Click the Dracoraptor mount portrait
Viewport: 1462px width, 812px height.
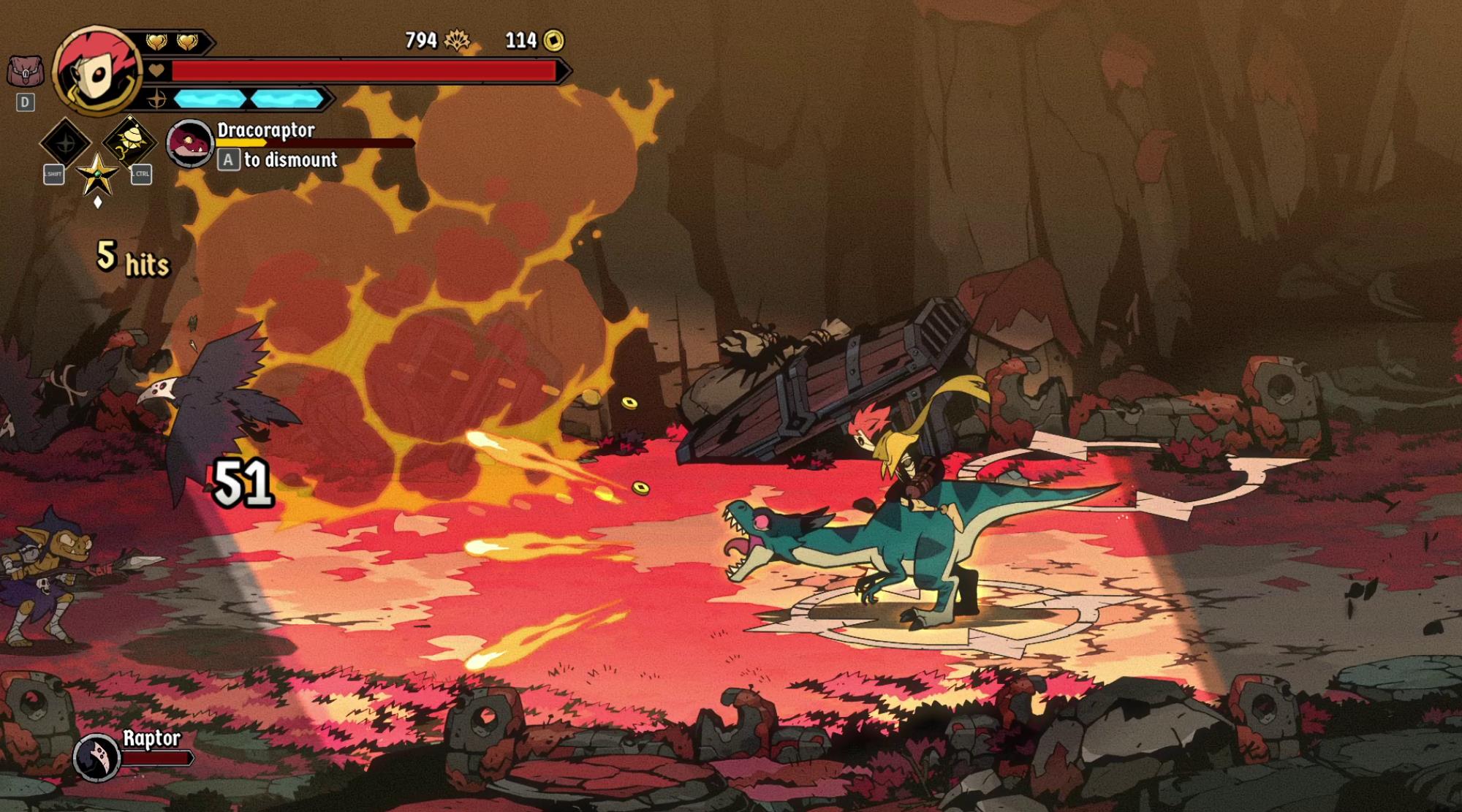(189, 143)
